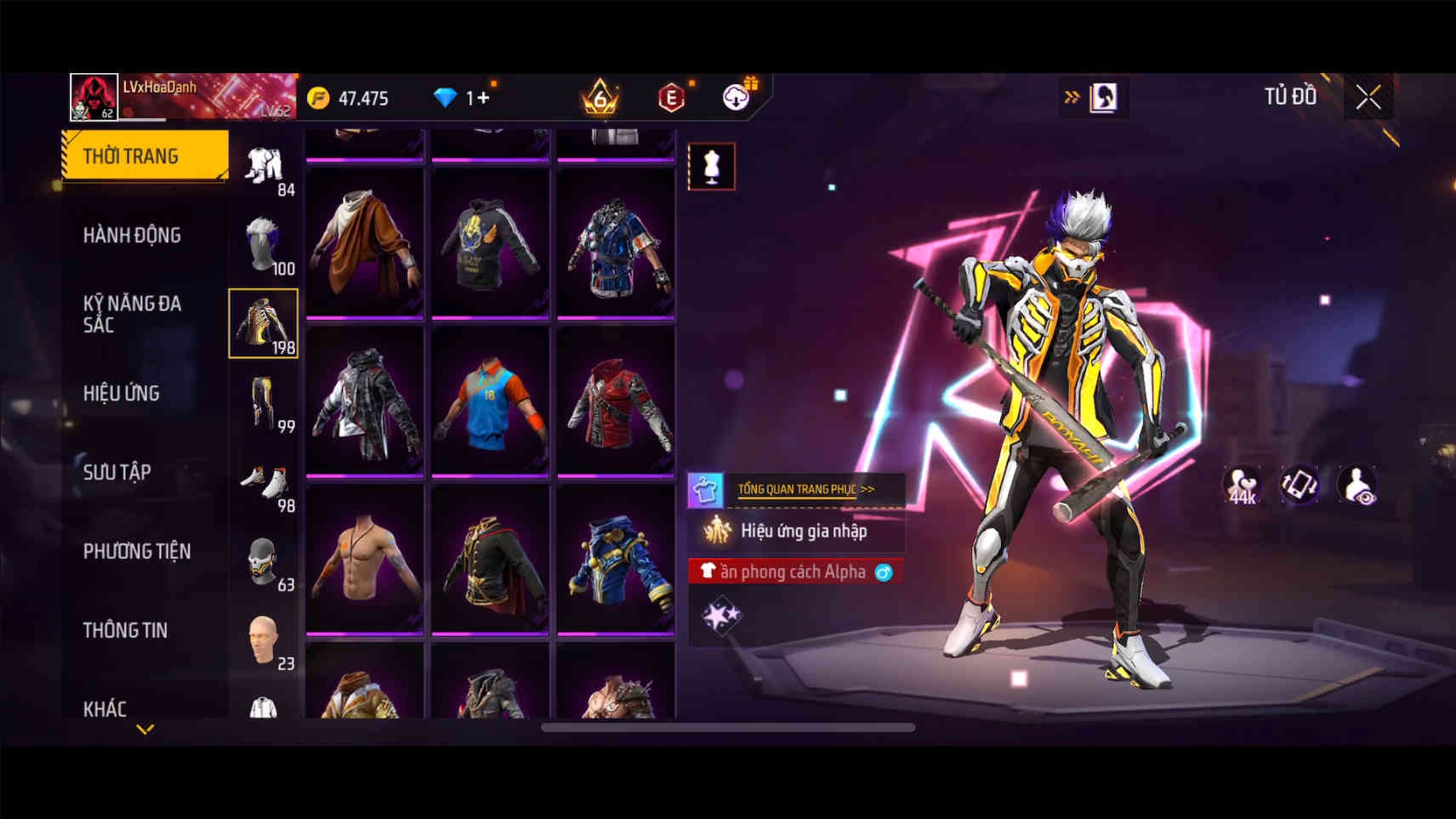Open the Sưu Tập tab

click(x=117, y=472)
